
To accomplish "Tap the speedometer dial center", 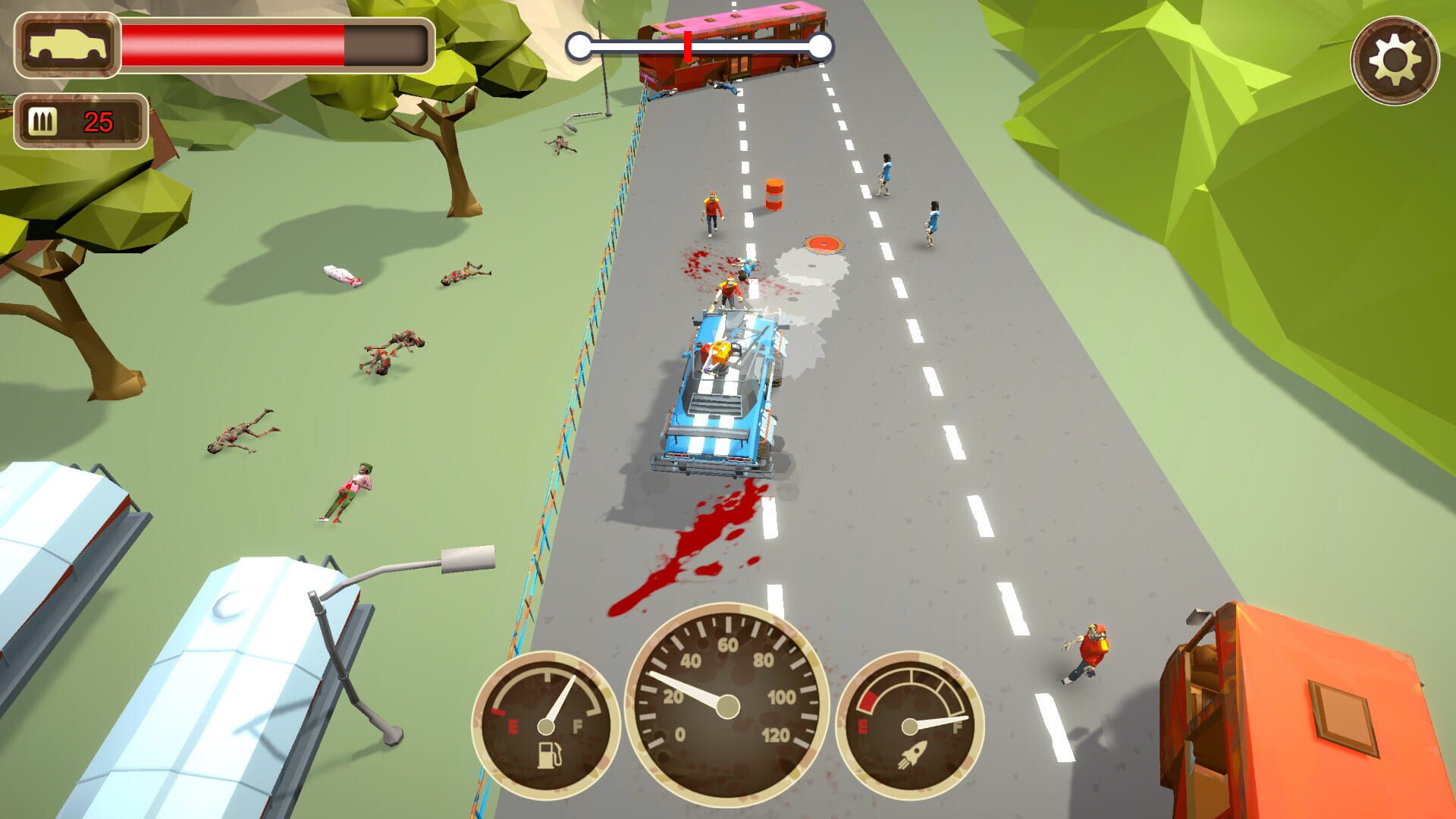I will coord(728,707).
